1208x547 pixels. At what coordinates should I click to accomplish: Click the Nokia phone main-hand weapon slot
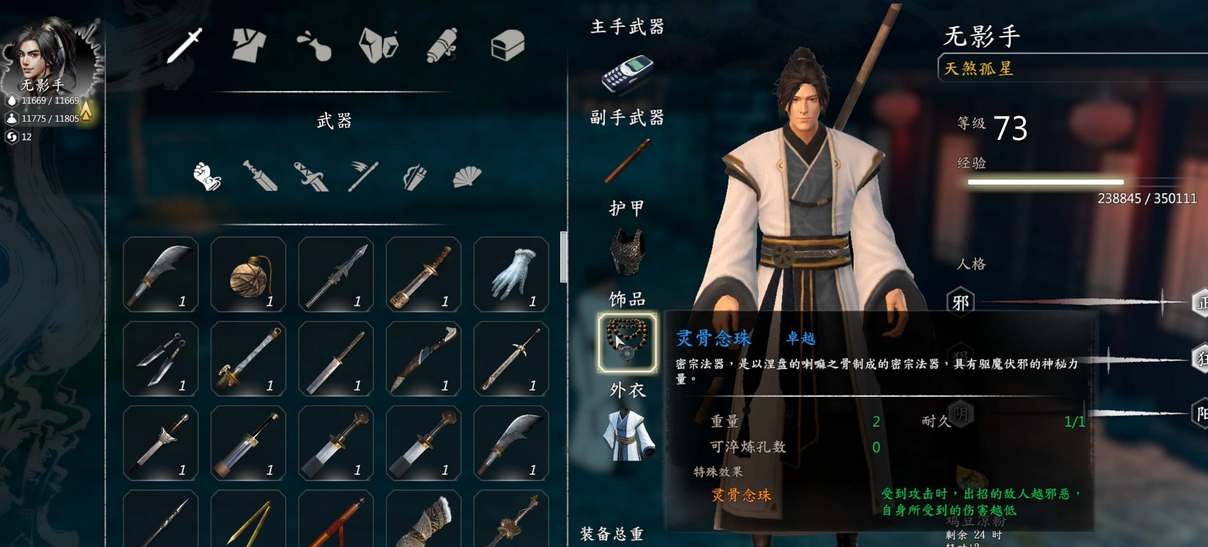point(627,74)
